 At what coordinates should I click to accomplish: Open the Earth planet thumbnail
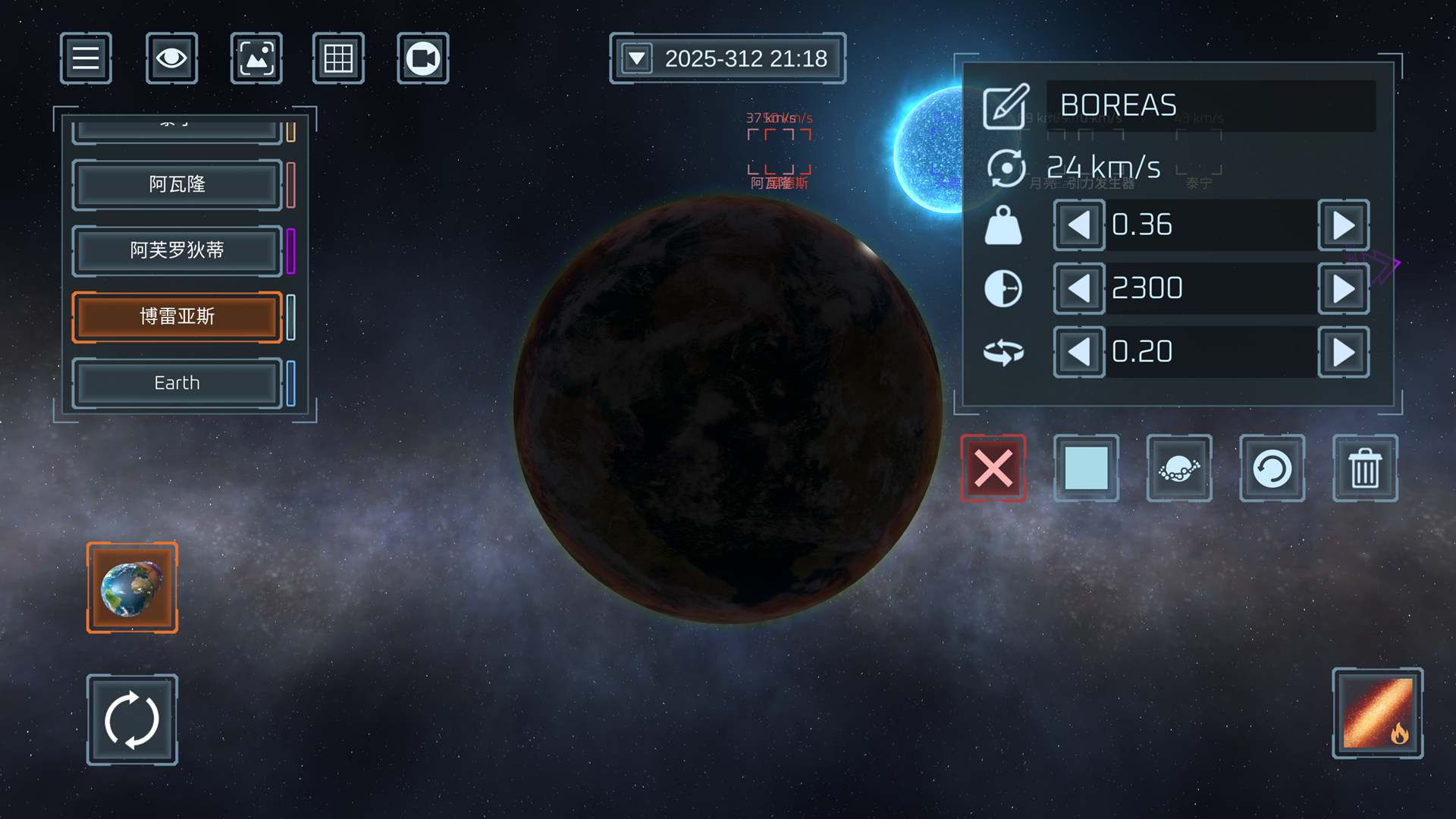[x=132, y=588]
